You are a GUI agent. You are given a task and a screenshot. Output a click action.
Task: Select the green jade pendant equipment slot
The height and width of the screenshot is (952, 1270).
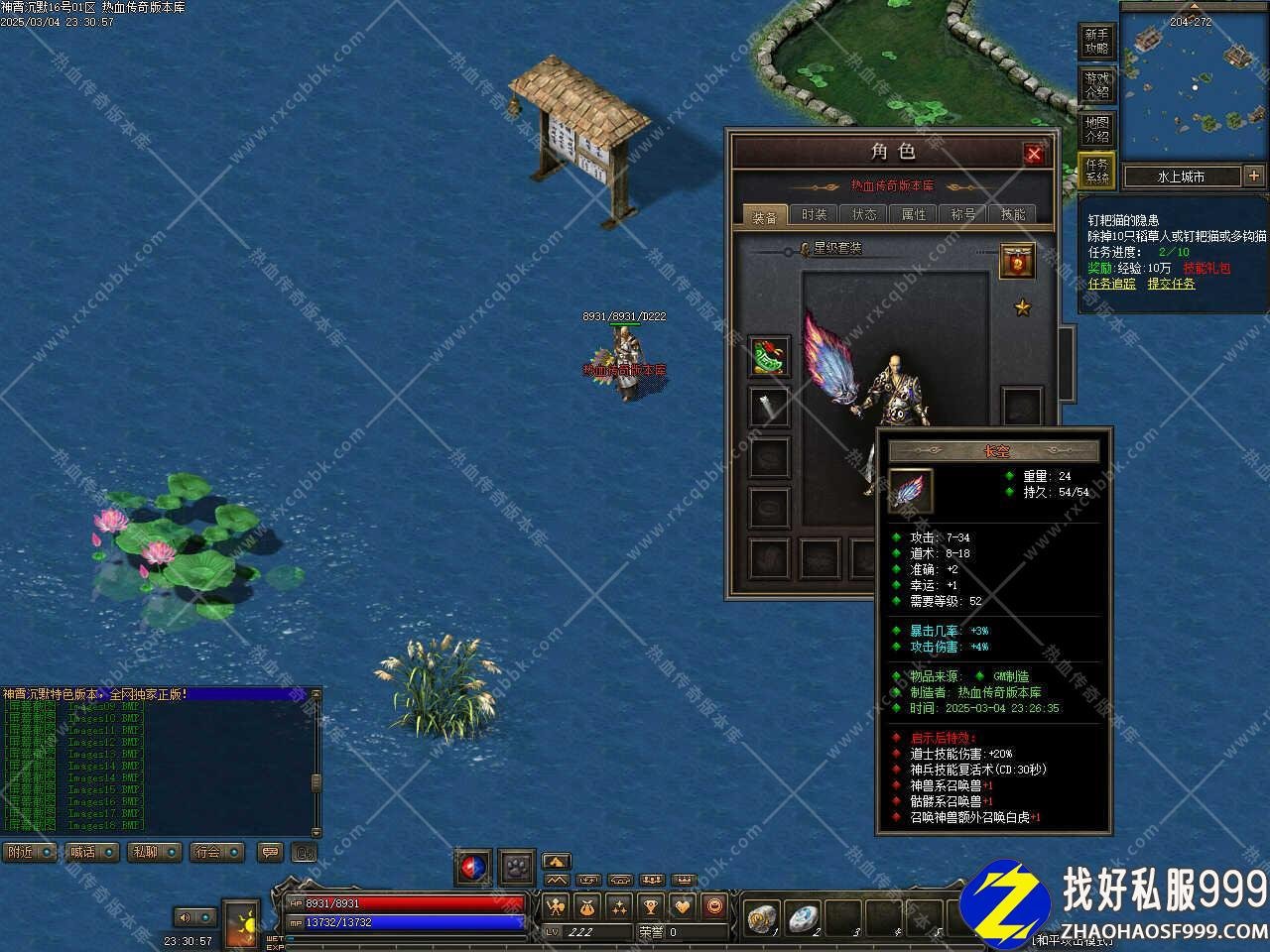pyautogui.click(x=769, y=357)
